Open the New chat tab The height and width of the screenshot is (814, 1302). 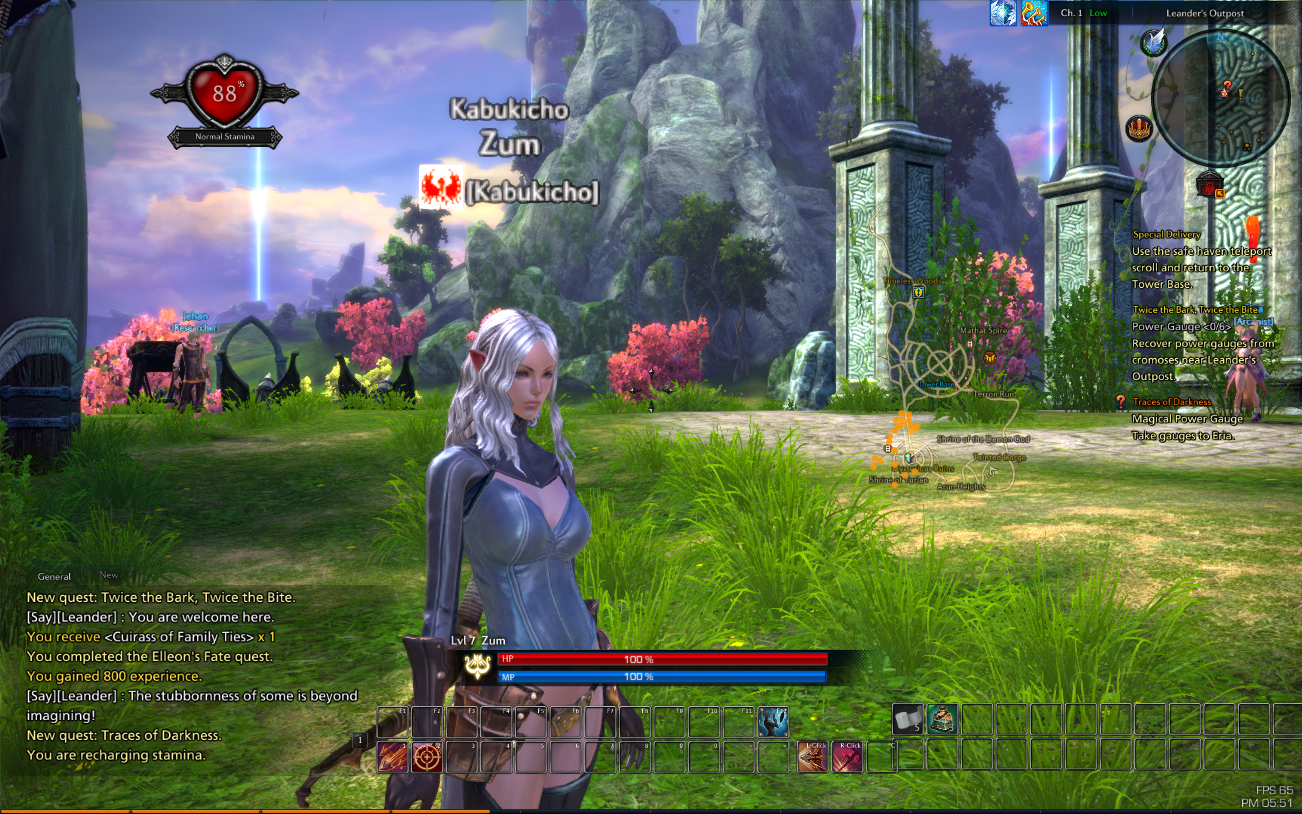click(109, 576)
